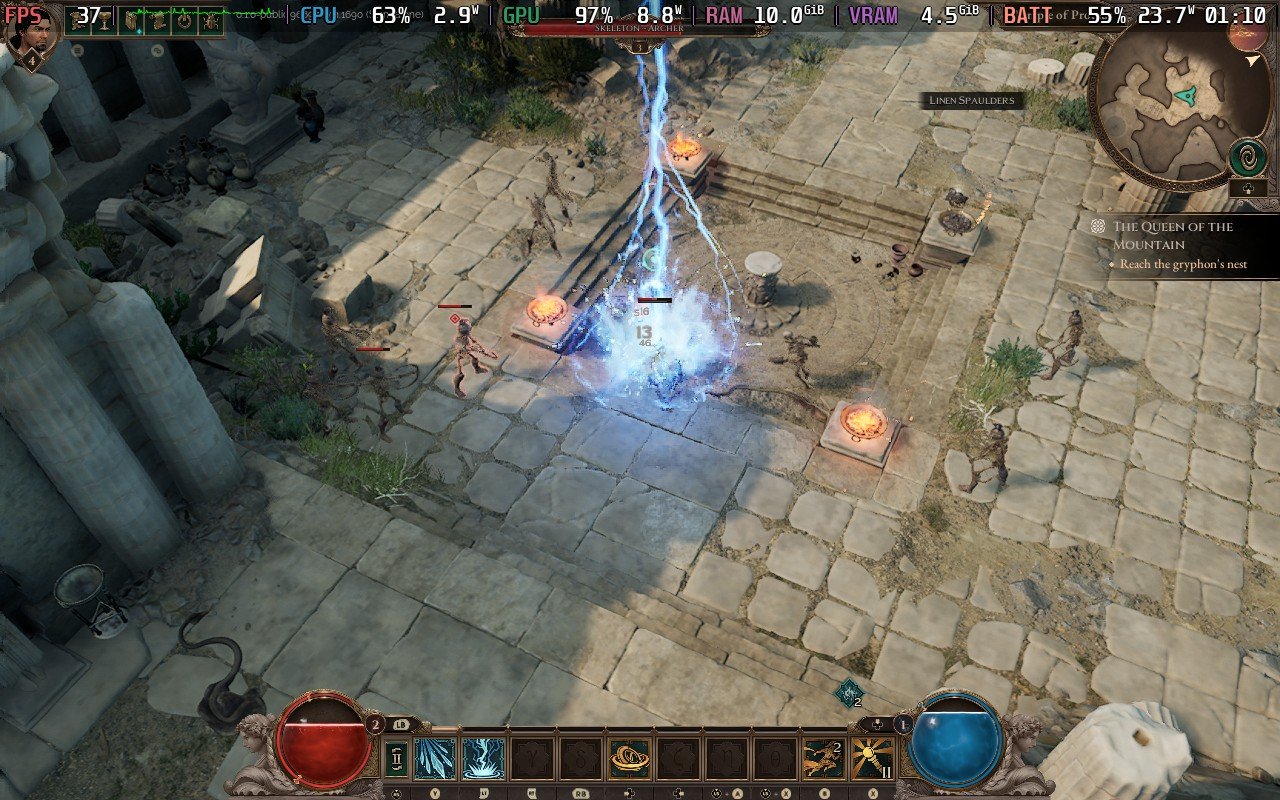The width and height of the screenshot is (1280, 800).
Task: Pick up the Linen Spaulders label
Action: pos(970,100)
